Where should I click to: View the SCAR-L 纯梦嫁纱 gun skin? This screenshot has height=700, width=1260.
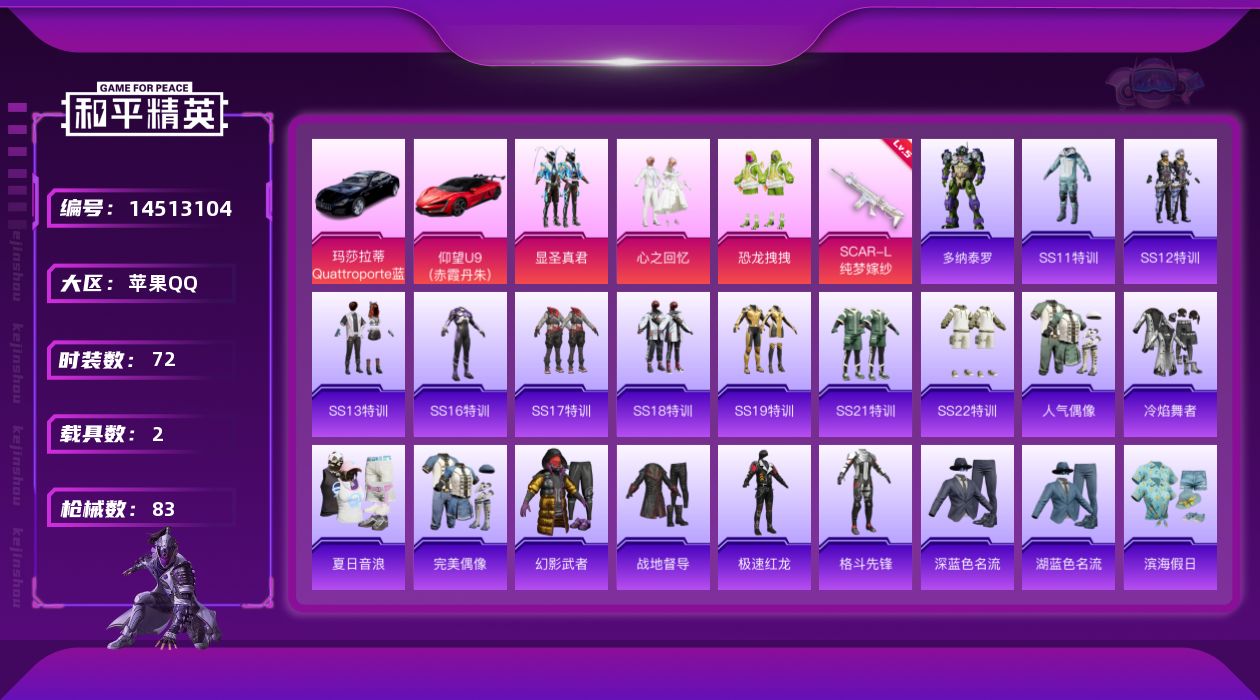[865, 211]
